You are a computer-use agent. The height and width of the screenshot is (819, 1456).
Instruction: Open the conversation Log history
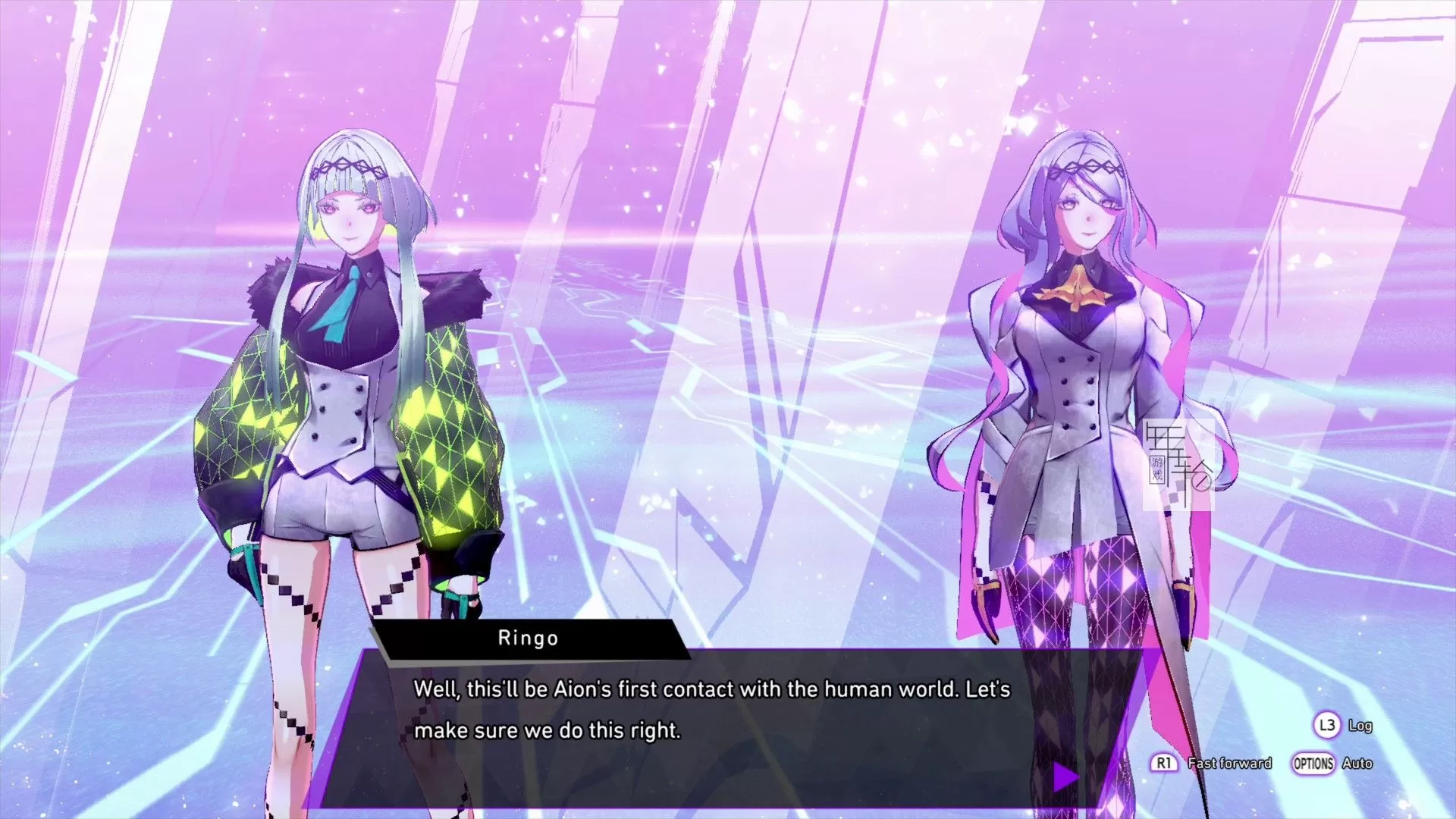pyautogui.click(x=1361, y=725)
